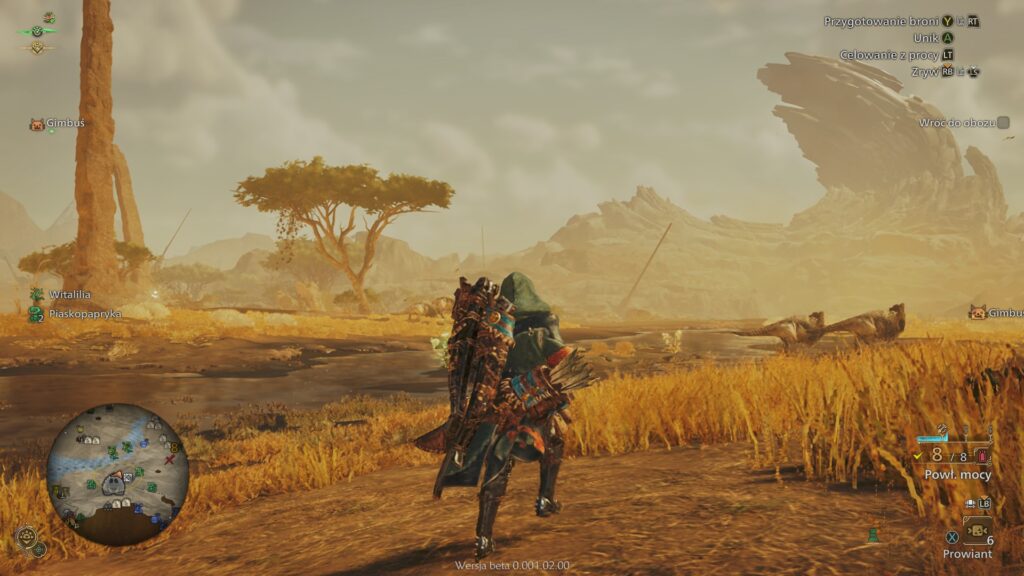Screen dimensions: 1024x576
Task: Click the red X marker on minimap
Action: (x=171, y=460)
